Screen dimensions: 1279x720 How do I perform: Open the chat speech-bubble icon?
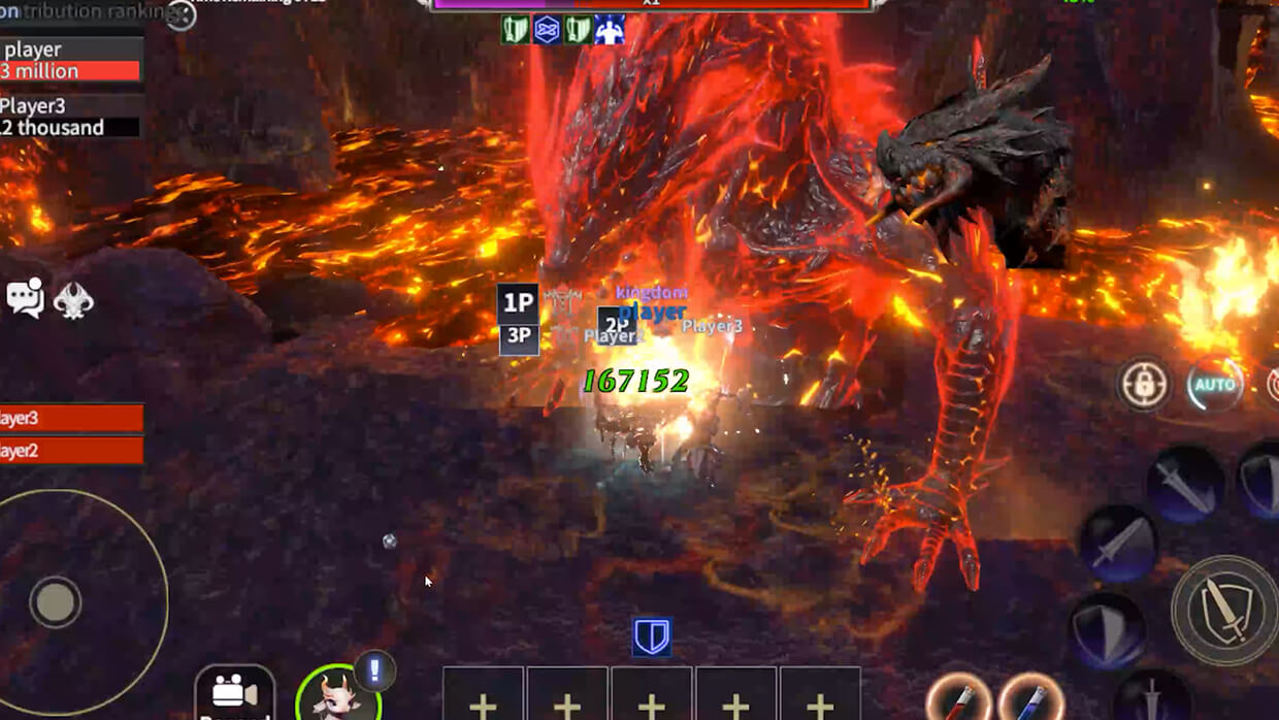pyautogui.click(x=25, y=298)
